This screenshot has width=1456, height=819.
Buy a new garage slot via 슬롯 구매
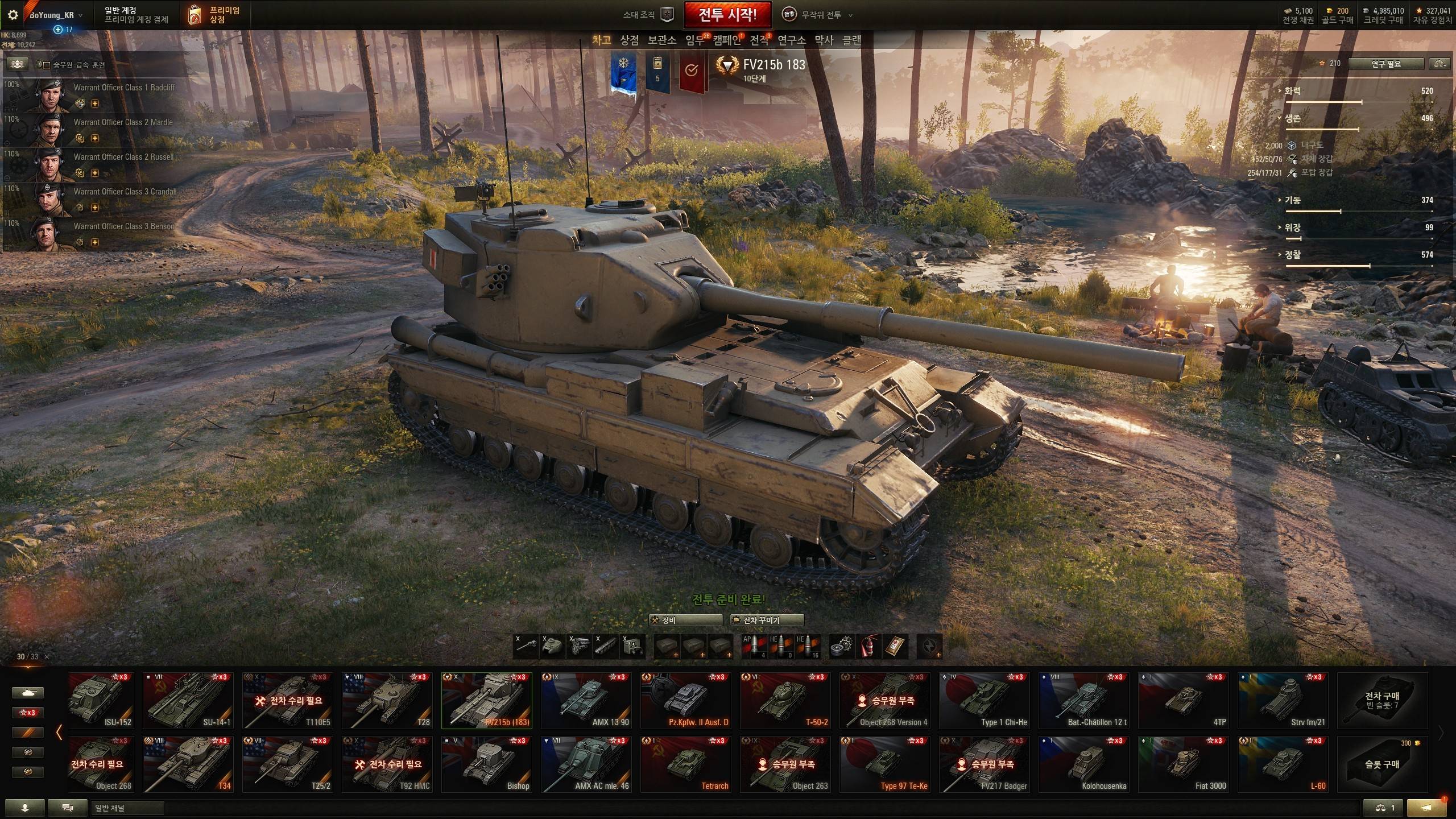pos(1382,764)
